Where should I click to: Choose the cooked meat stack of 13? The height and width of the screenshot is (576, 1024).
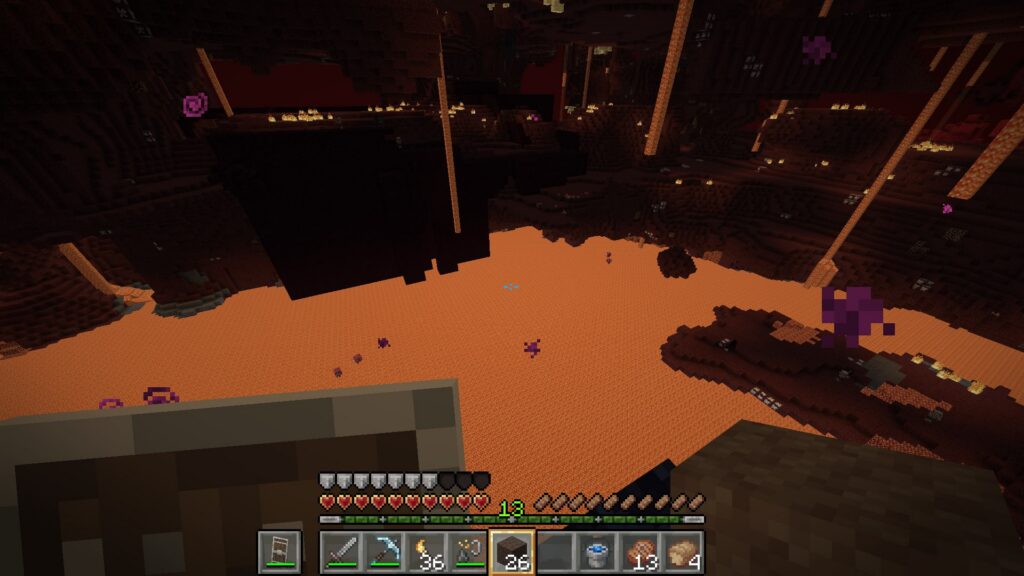[641, 552]
